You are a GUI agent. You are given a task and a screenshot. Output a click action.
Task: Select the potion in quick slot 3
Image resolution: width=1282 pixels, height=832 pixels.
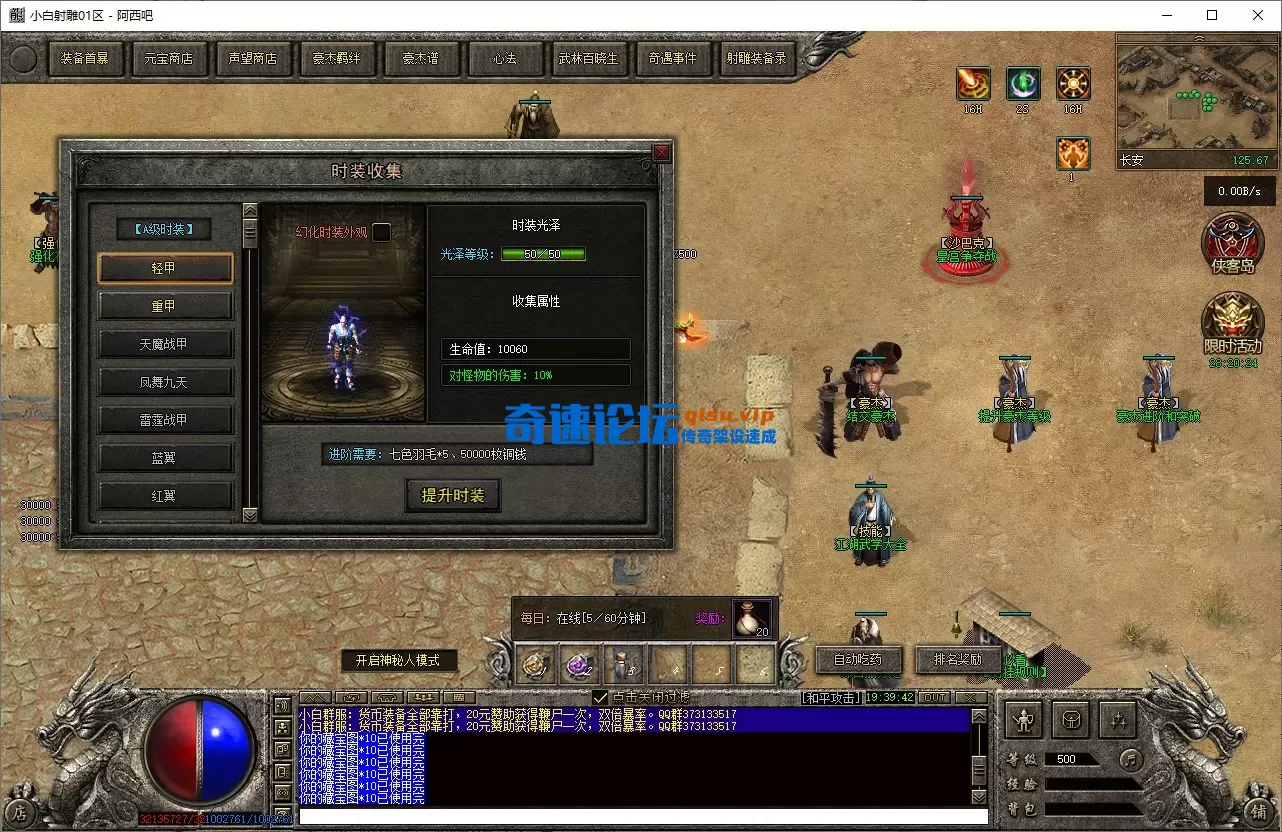pyautogui.click(x=623, y=664)
